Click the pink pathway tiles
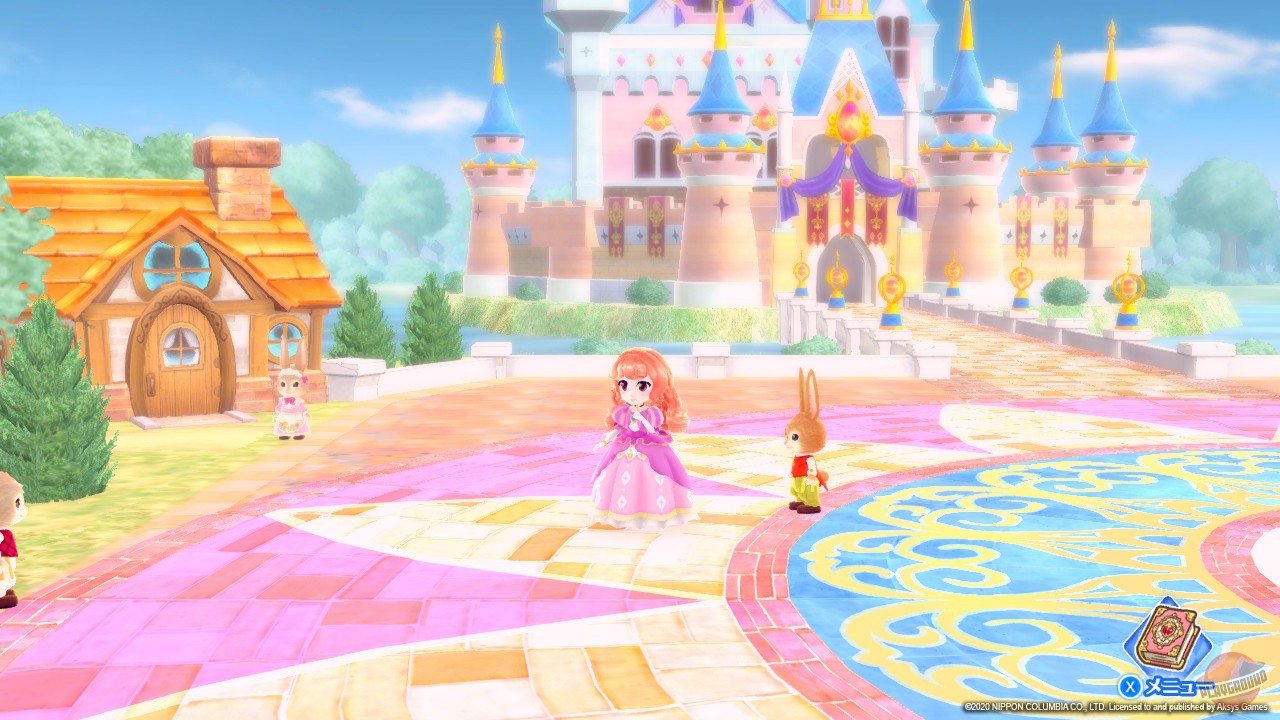Viewport: 1280px width, 720px height. pyautogui.click(x=300, y=590)
